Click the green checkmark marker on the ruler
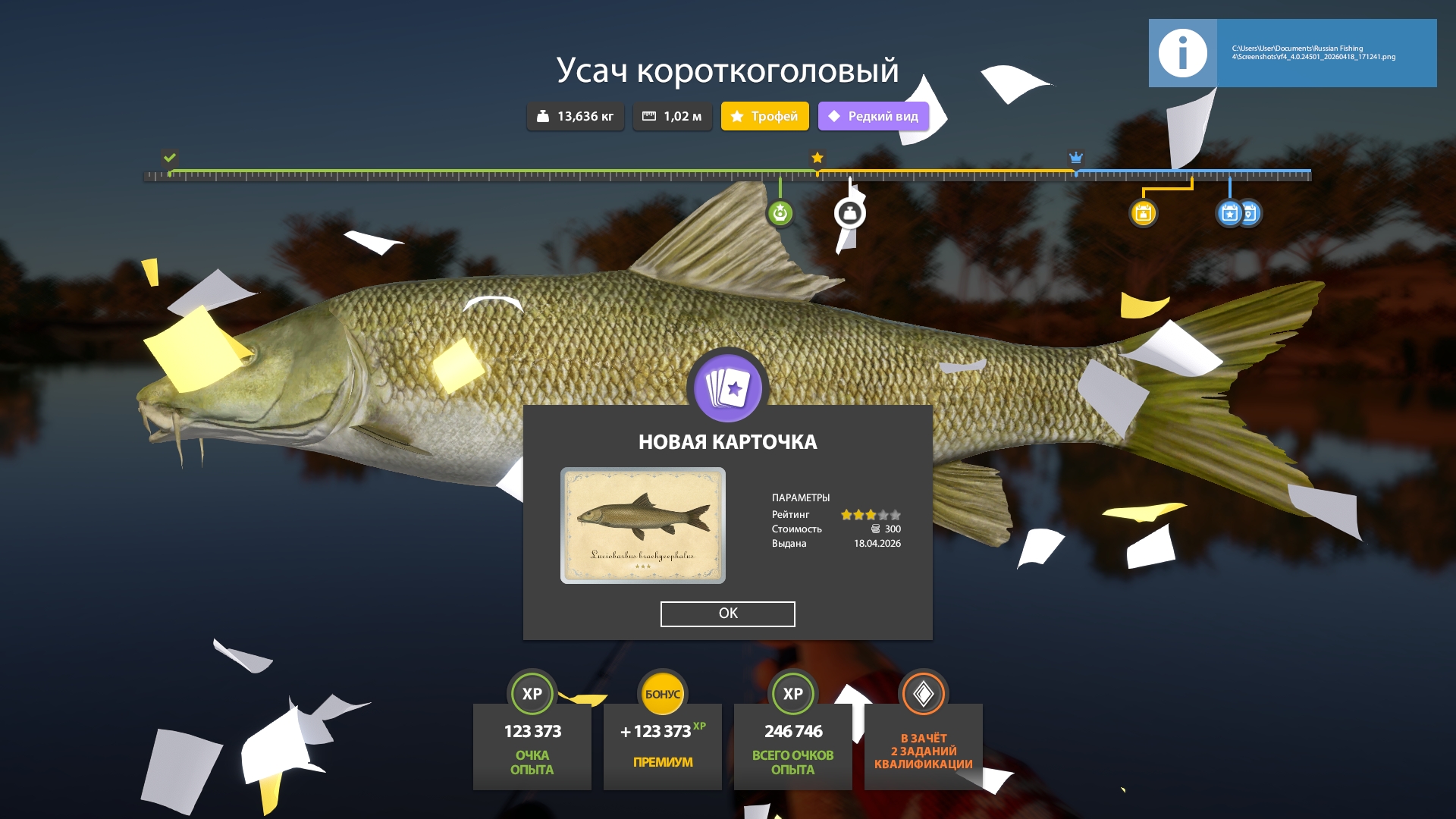Image resolution: width=1456 pixels, height=819 pixels. (x=168, y=158)
